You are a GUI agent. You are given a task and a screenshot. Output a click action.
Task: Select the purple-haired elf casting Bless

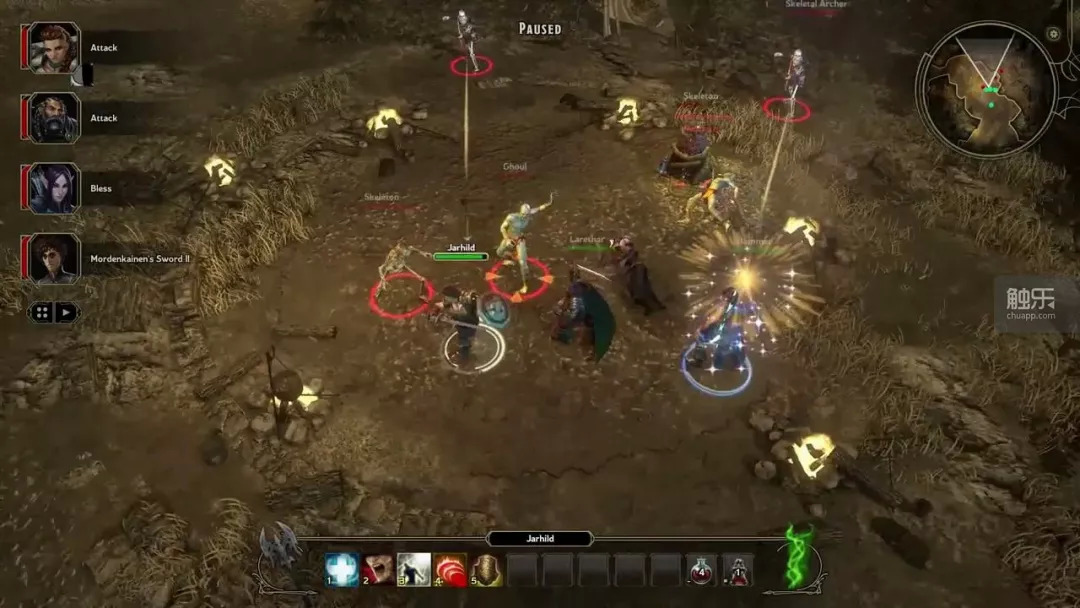pyautogui.click(x=54, y=188)
